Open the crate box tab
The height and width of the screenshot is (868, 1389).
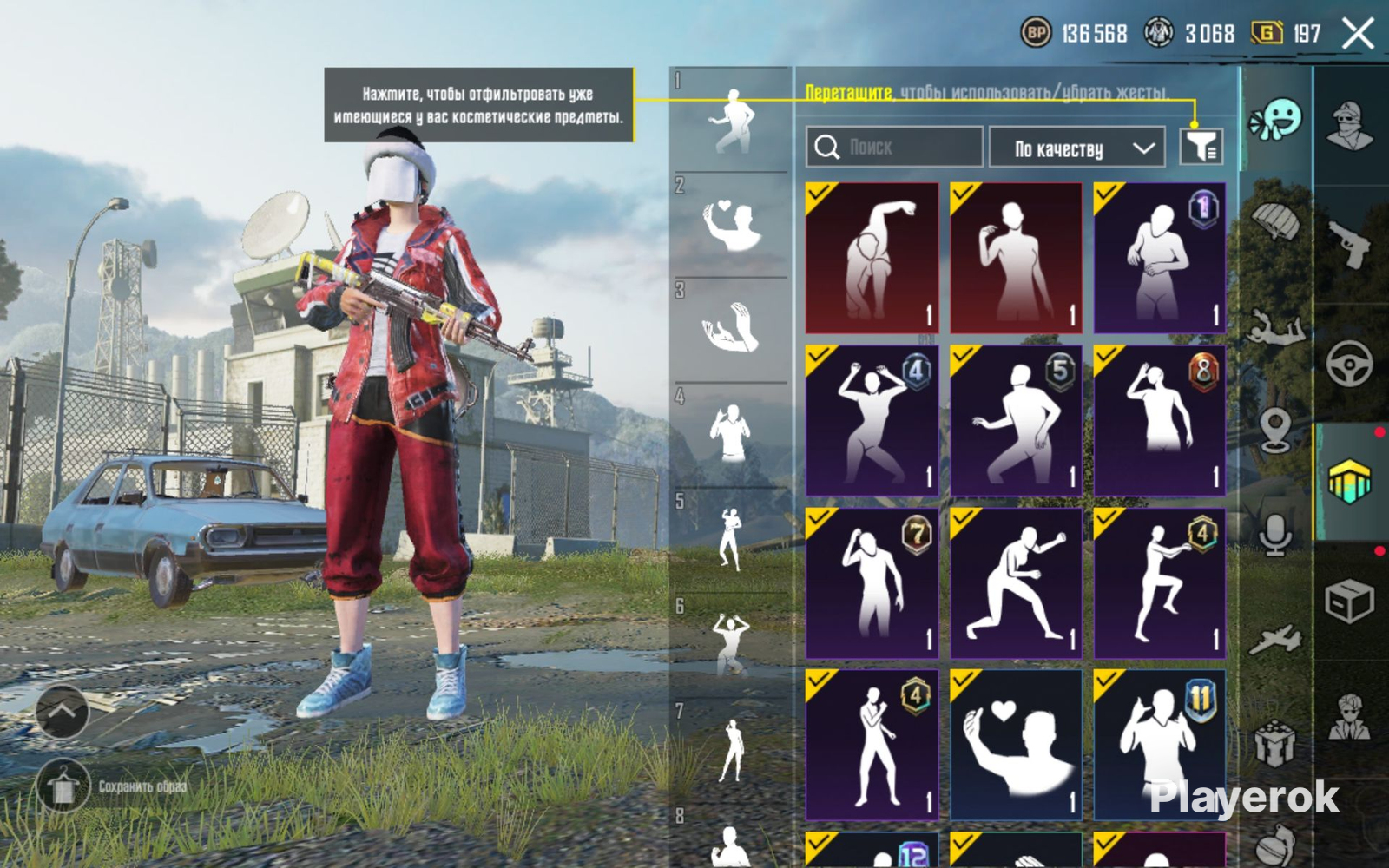pyautogui.click(x=1350, y=601)
